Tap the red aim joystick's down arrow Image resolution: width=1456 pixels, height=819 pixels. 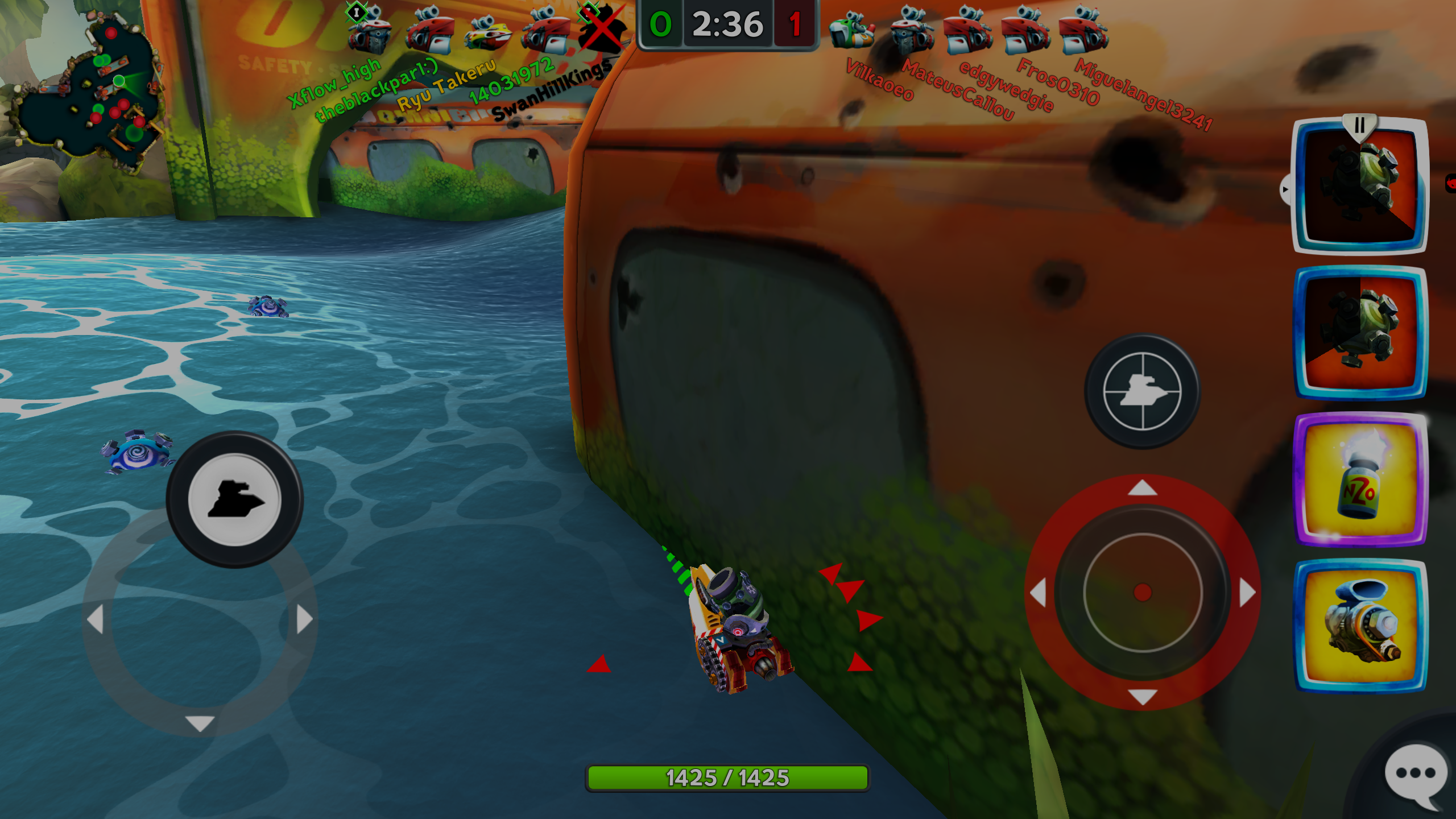point(1143,697)
